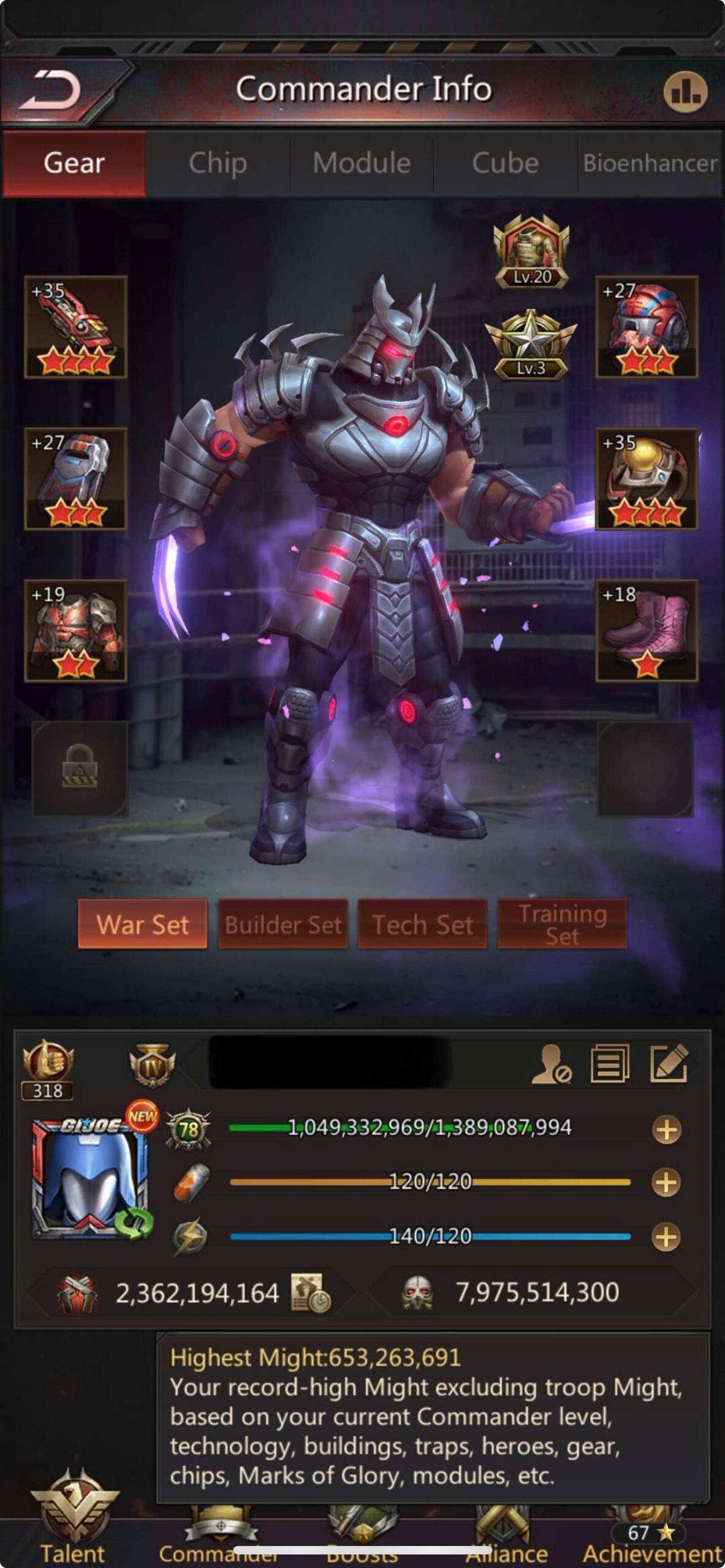Switch to the Chip tab

click(x=218, y=164)
